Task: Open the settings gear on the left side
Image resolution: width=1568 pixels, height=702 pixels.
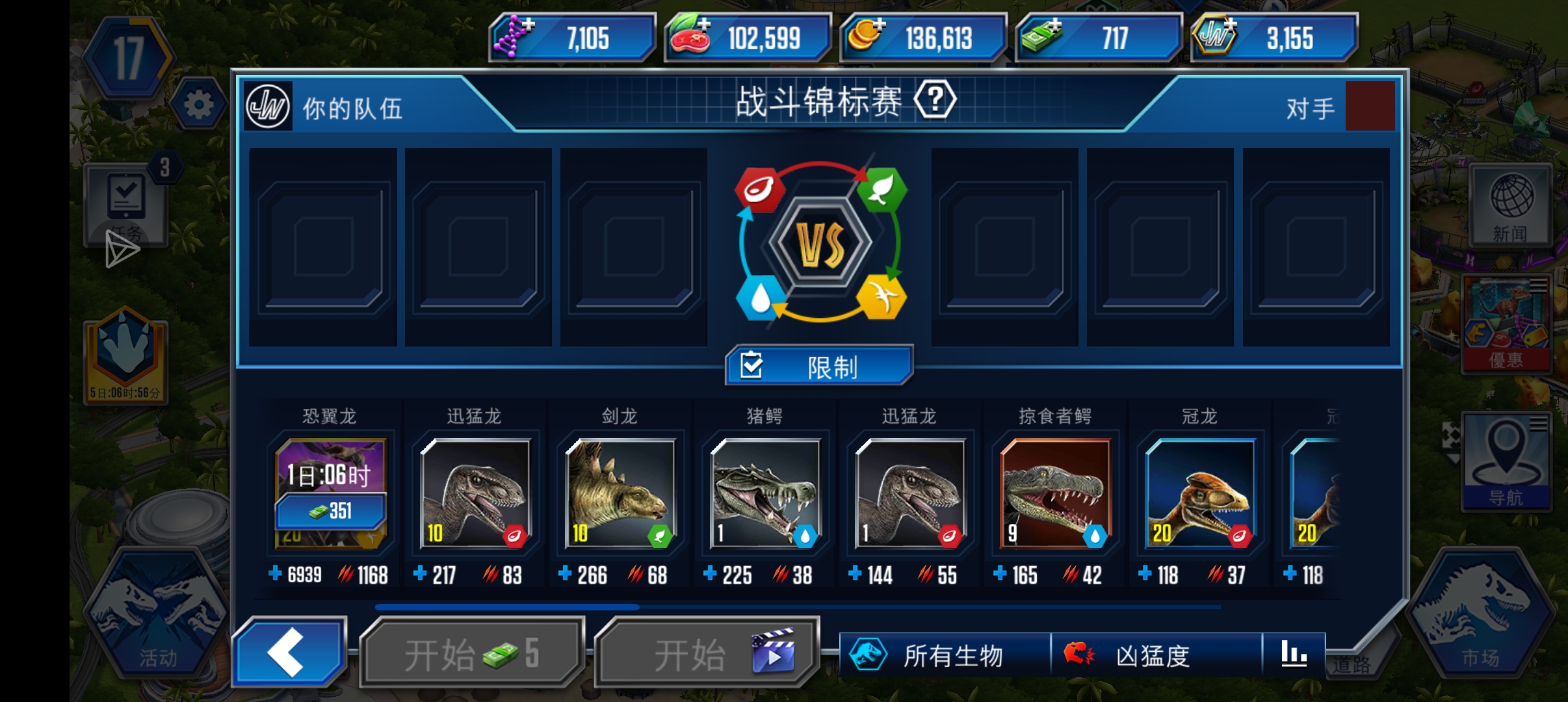Action: [x=199, y=104]
